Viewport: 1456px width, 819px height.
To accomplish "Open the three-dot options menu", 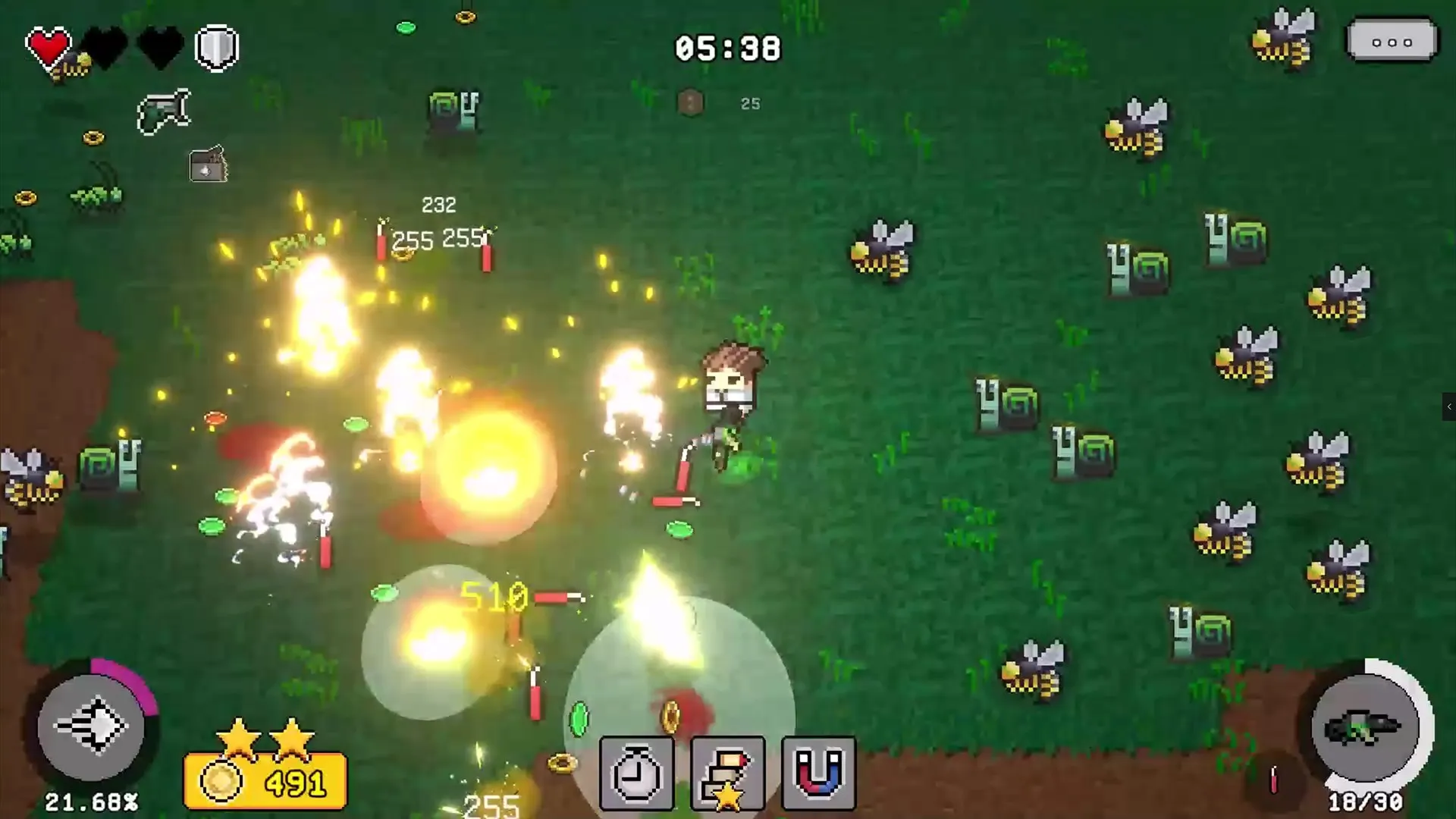I will (1392, 42).
